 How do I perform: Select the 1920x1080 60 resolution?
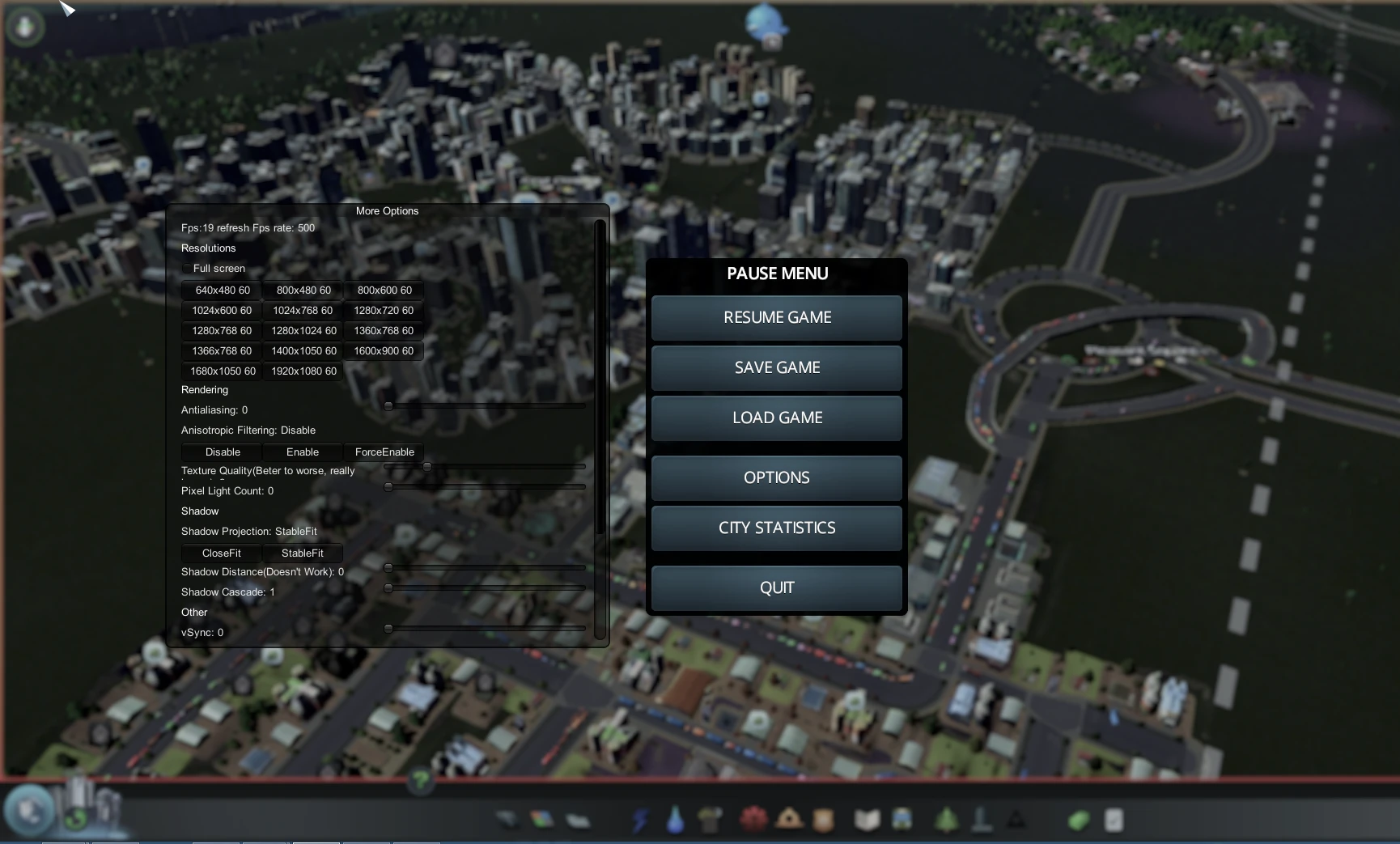303,371
